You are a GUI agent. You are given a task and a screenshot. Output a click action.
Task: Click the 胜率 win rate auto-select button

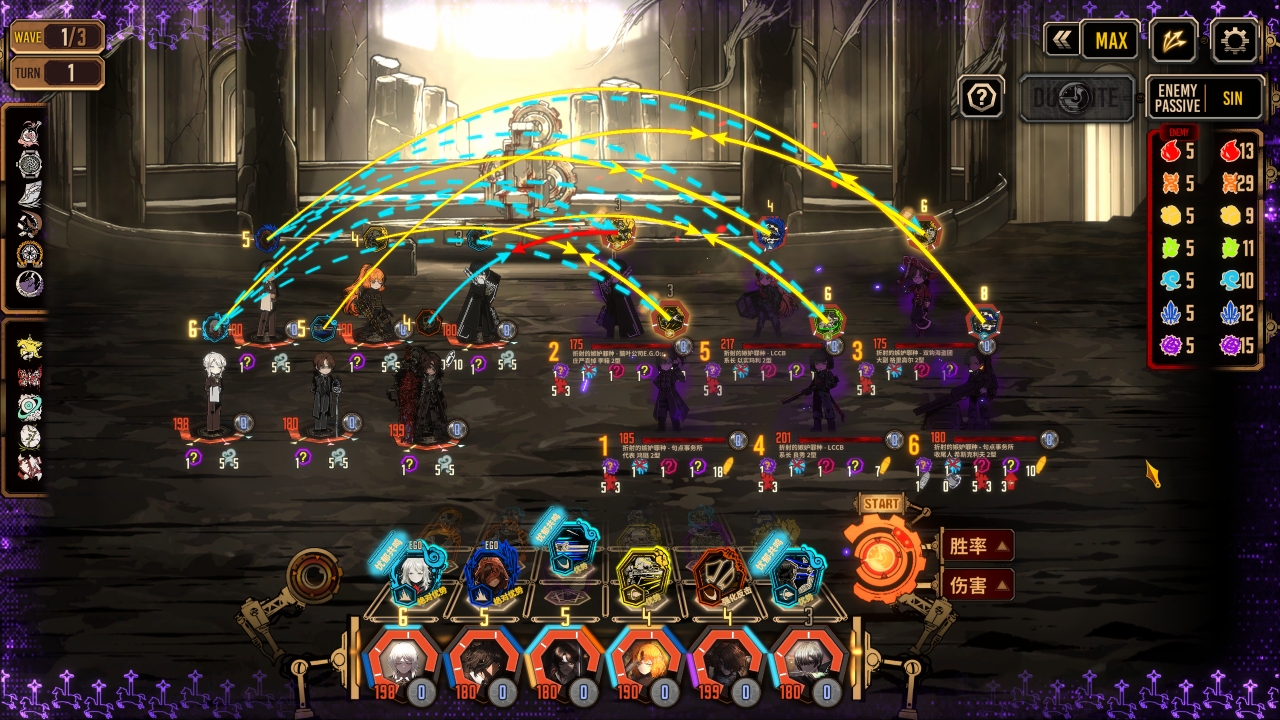click(x=976, y=546)
